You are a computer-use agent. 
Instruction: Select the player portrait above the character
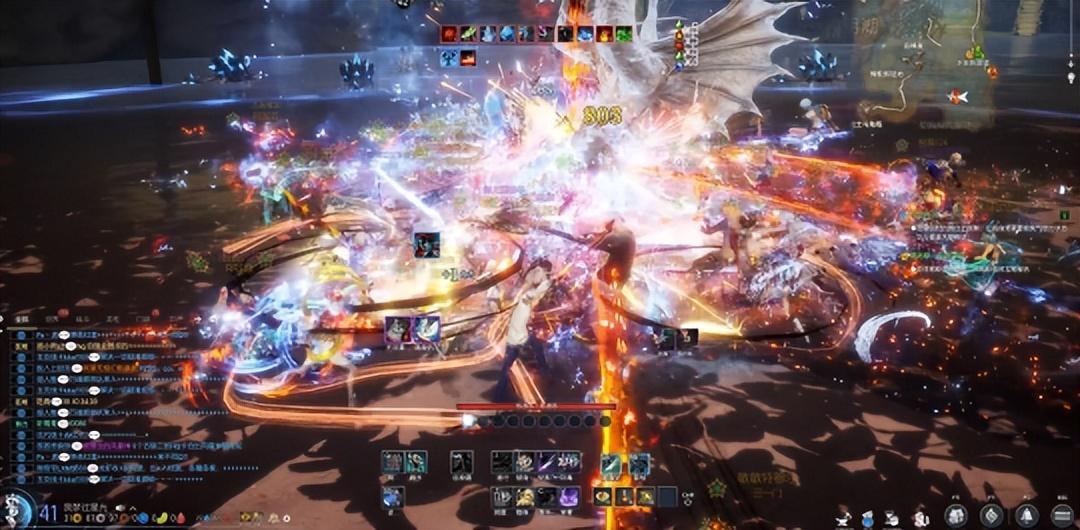(x=426, y=244)
